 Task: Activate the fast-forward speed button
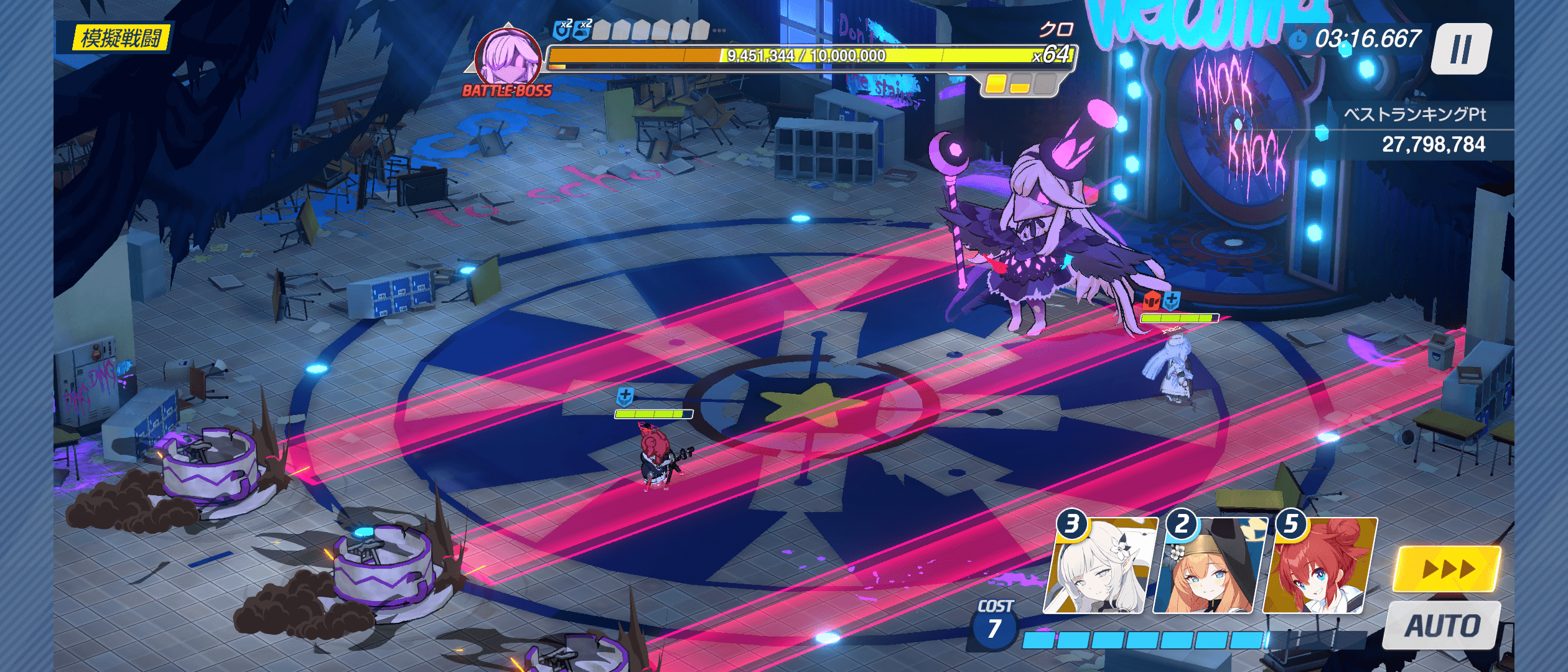(x=1447, y=569)
